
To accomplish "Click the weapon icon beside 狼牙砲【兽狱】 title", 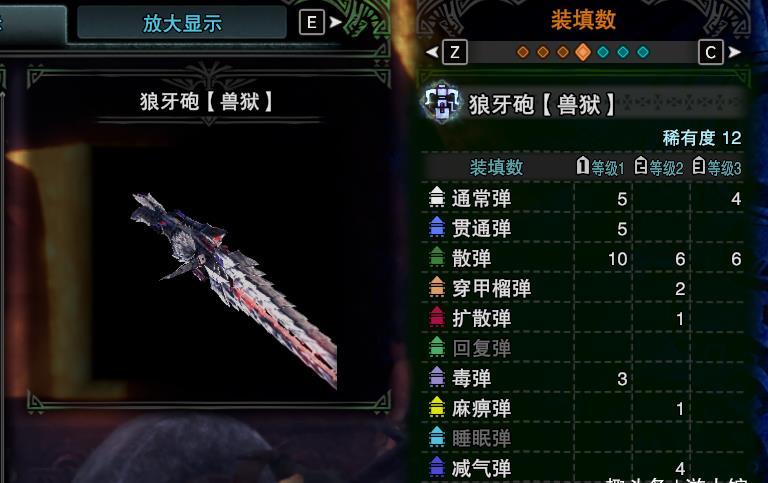I will [x=441, y=104].
